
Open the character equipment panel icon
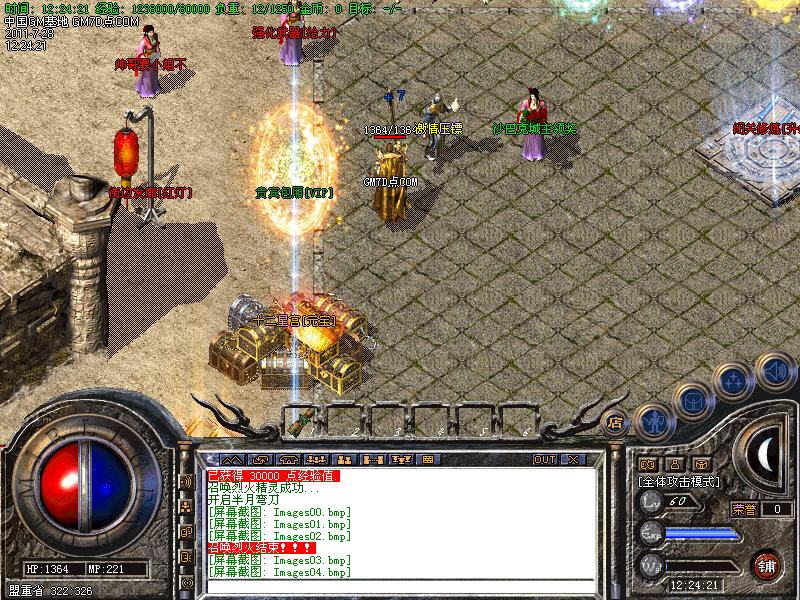[x=652, y=421]
